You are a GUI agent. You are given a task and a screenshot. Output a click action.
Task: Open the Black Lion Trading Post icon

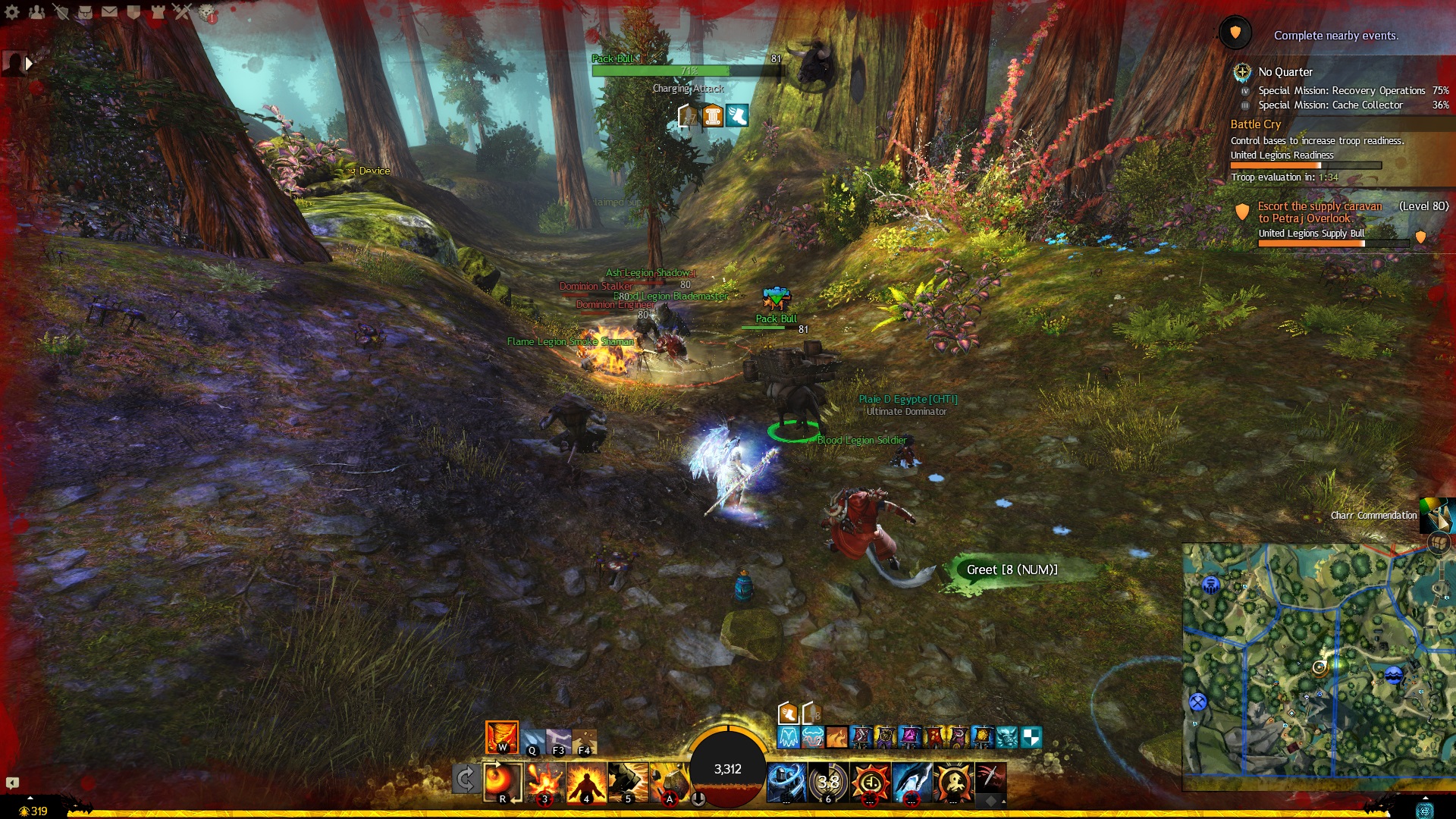(x=206, y=11)
